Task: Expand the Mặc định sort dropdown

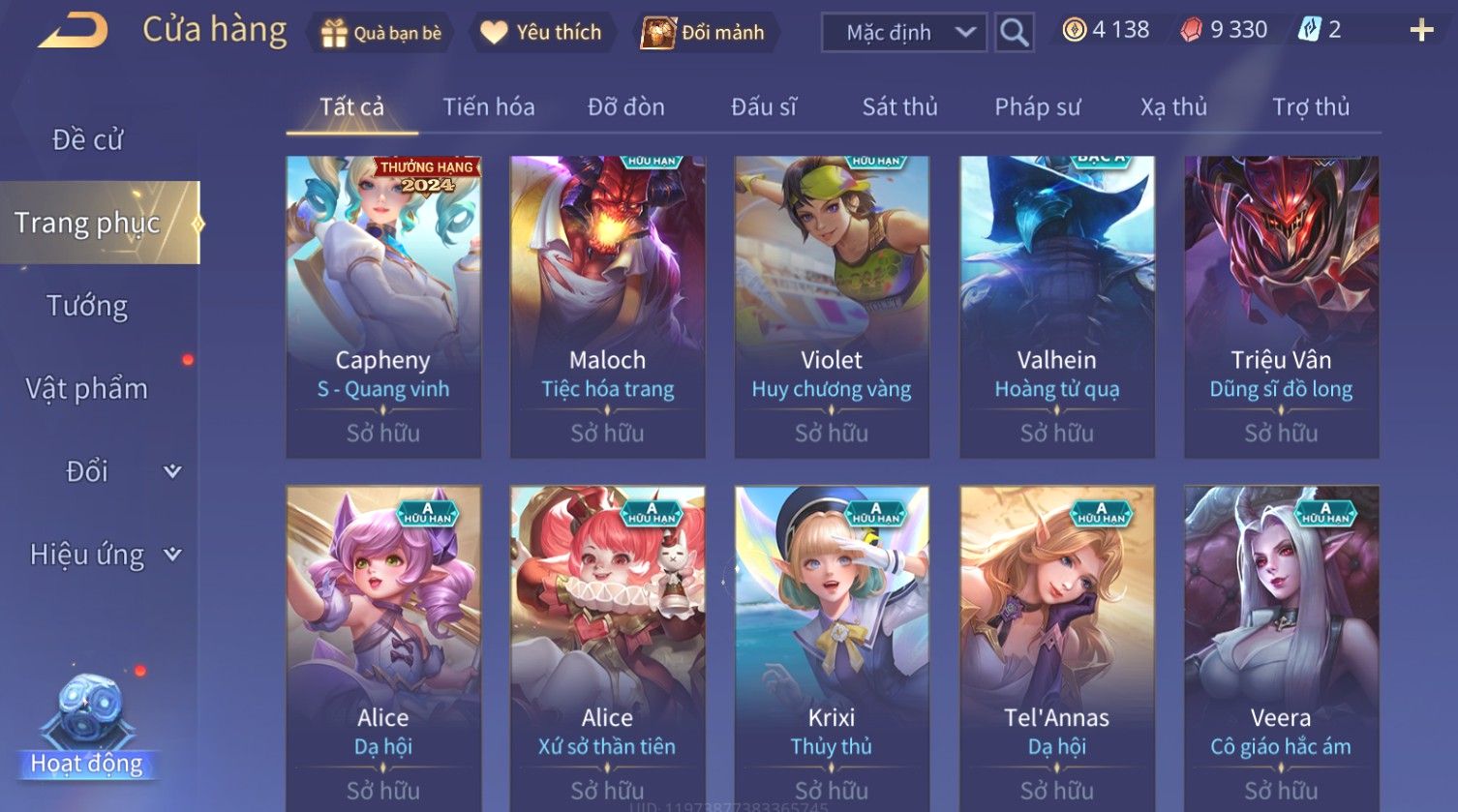Action: (x=904, y=33)
